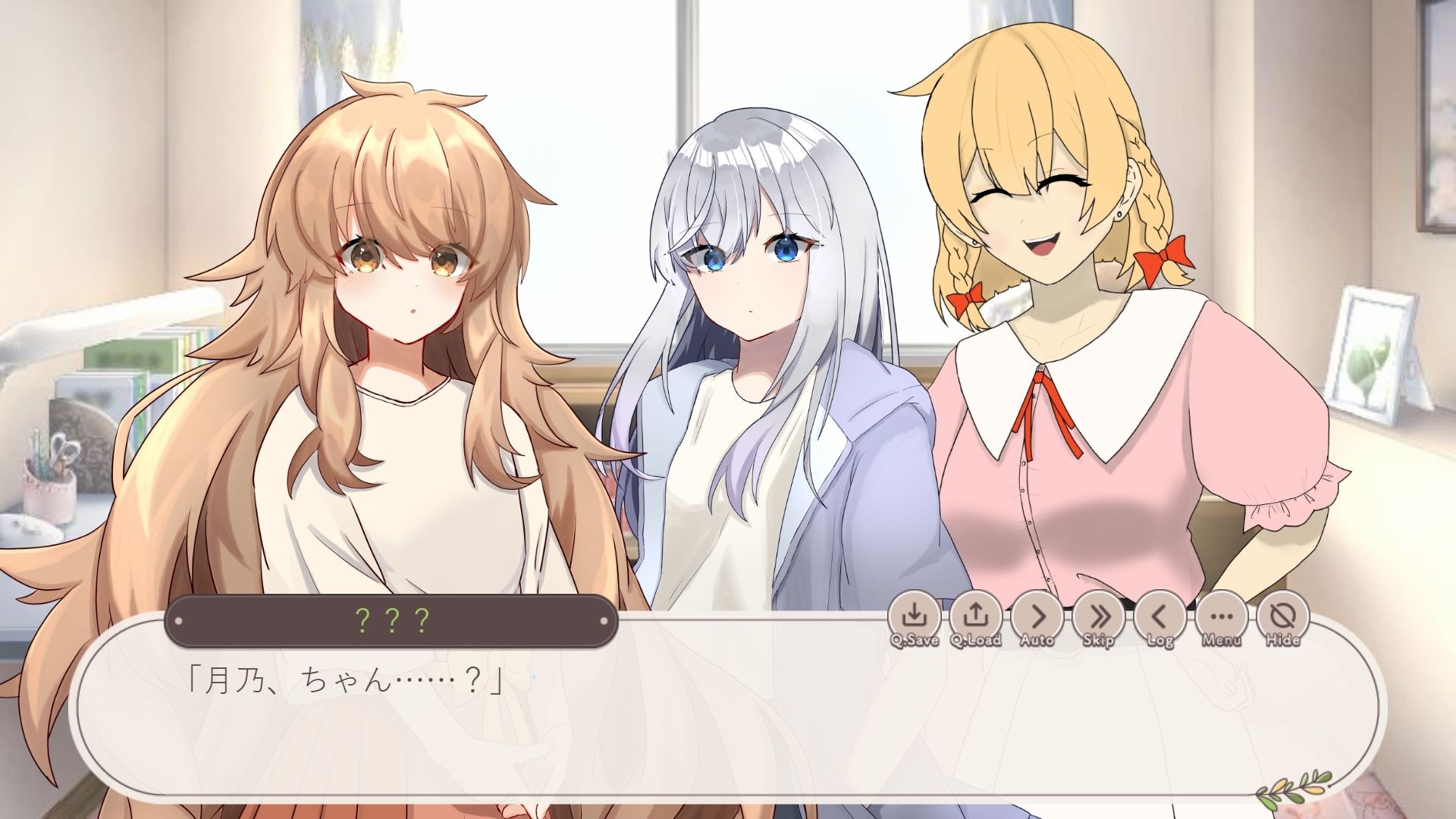Skip dialogue with the Skip button

point(1099,617)
